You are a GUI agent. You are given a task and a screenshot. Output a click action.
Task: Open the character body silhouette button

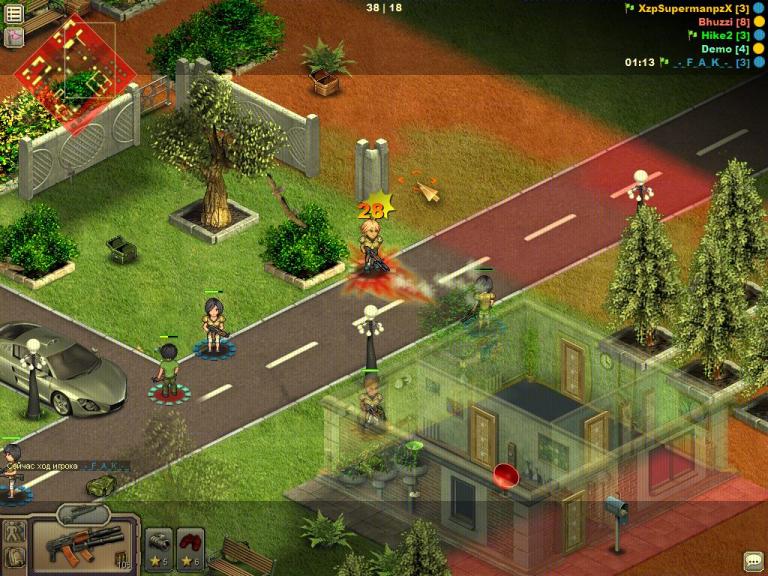14,532
